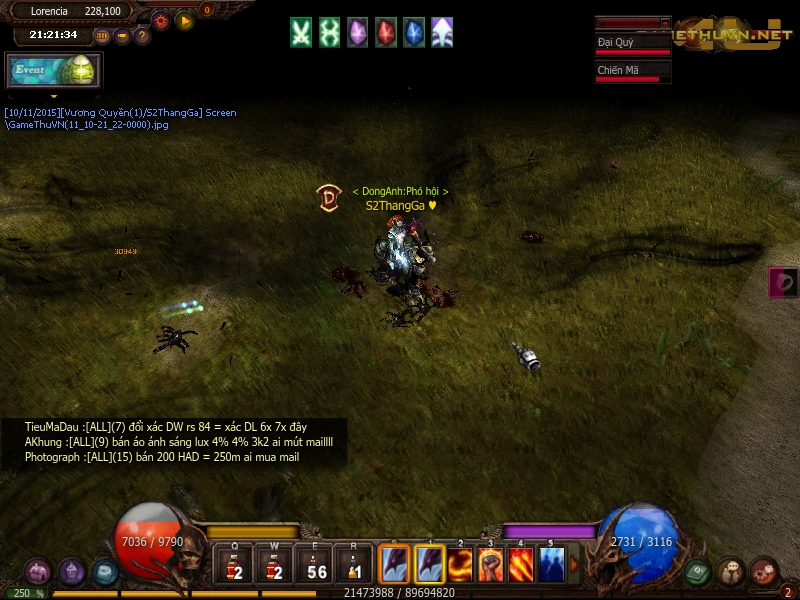Use the E slot with 56 potions
The height and width of the screenshot is (600, 800).
(316, 566)
